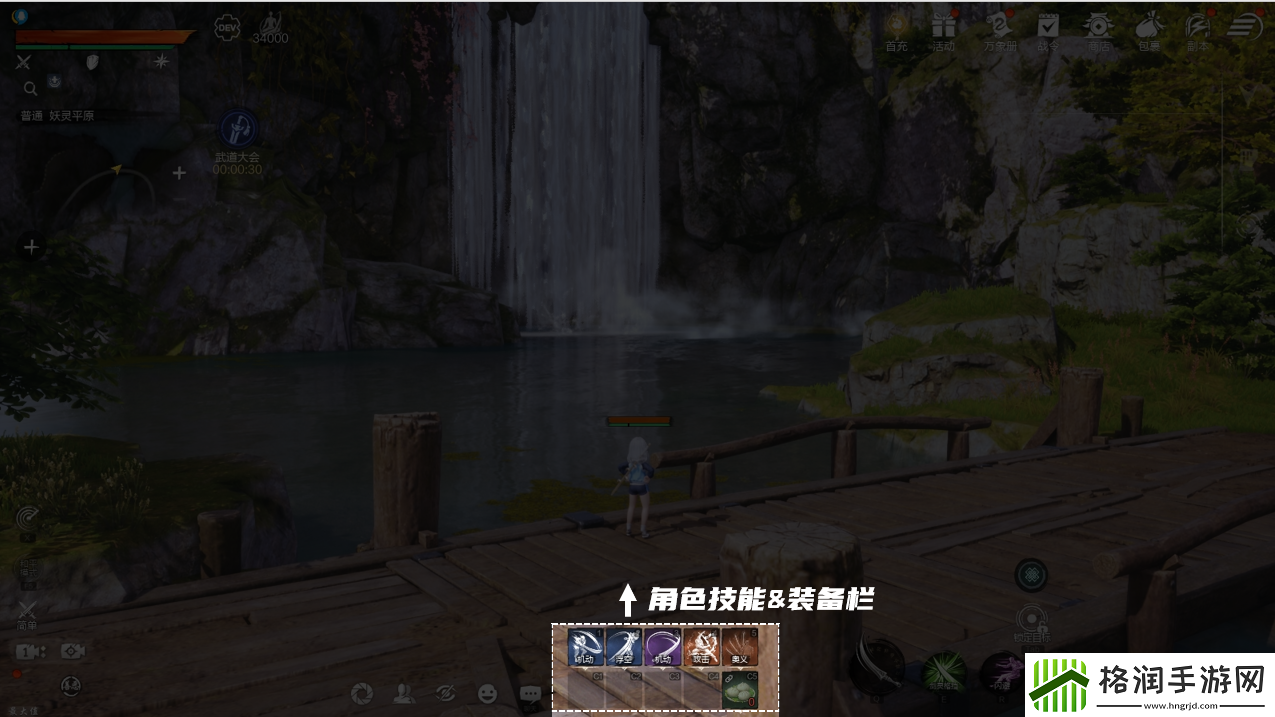Open the 战令 battle pass
The image size is (1275, 717).
tap(1047, 27)
